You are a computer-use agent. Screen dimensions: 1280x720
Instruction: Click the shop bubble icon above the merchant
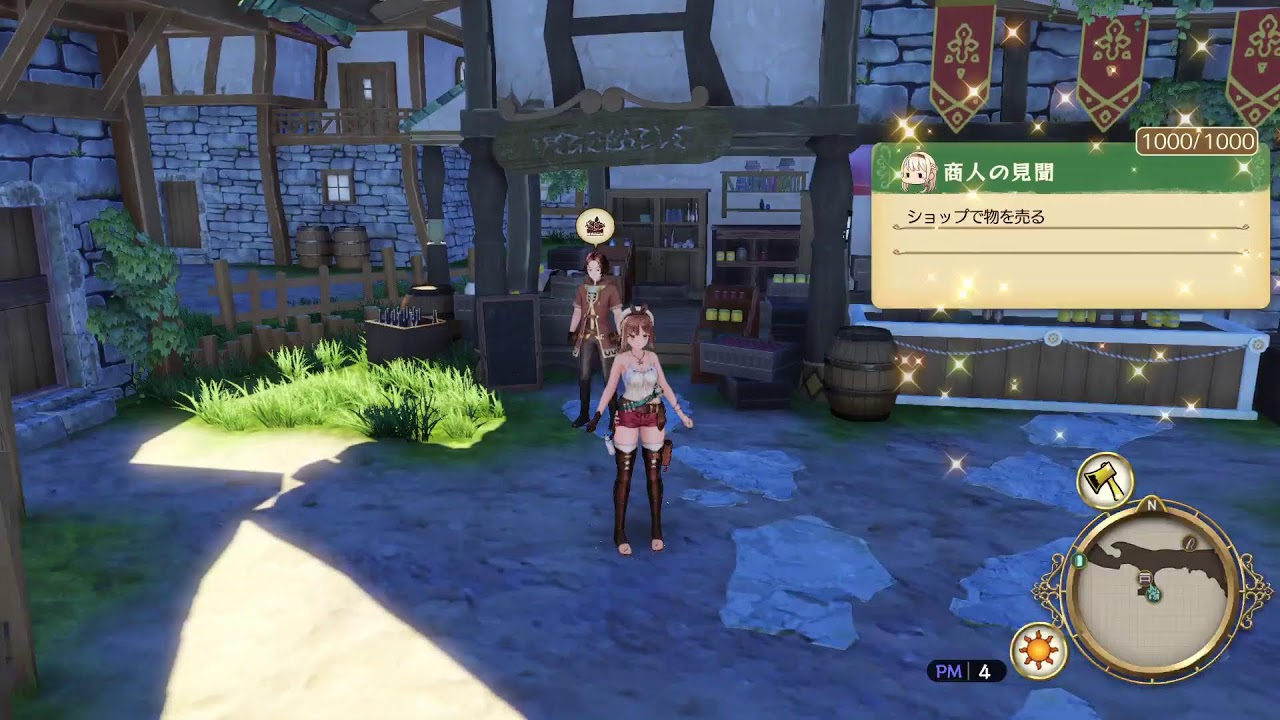[x=595, y=228]
